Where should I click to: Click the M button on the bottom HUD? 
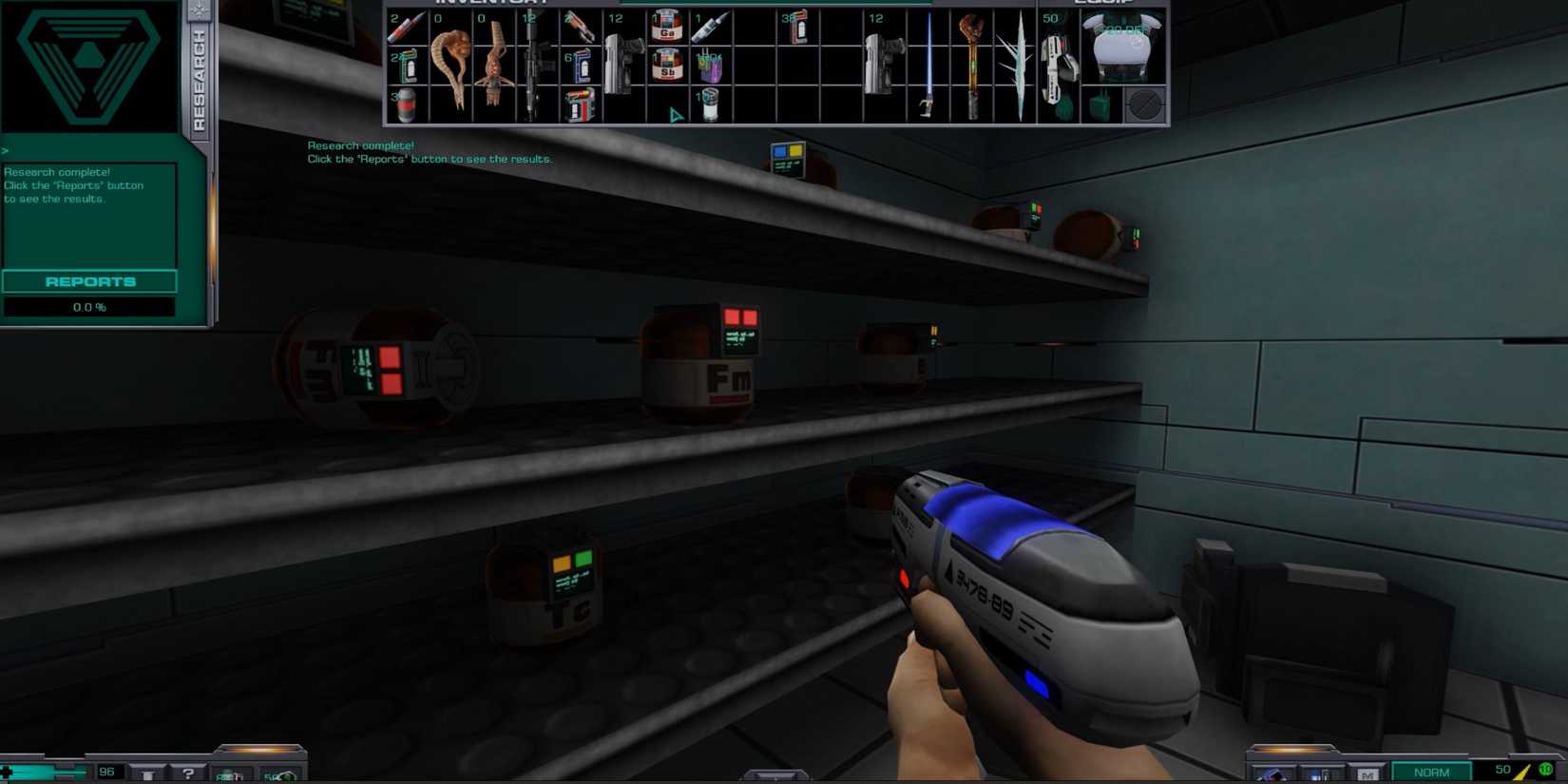[x=1368, y=774]
